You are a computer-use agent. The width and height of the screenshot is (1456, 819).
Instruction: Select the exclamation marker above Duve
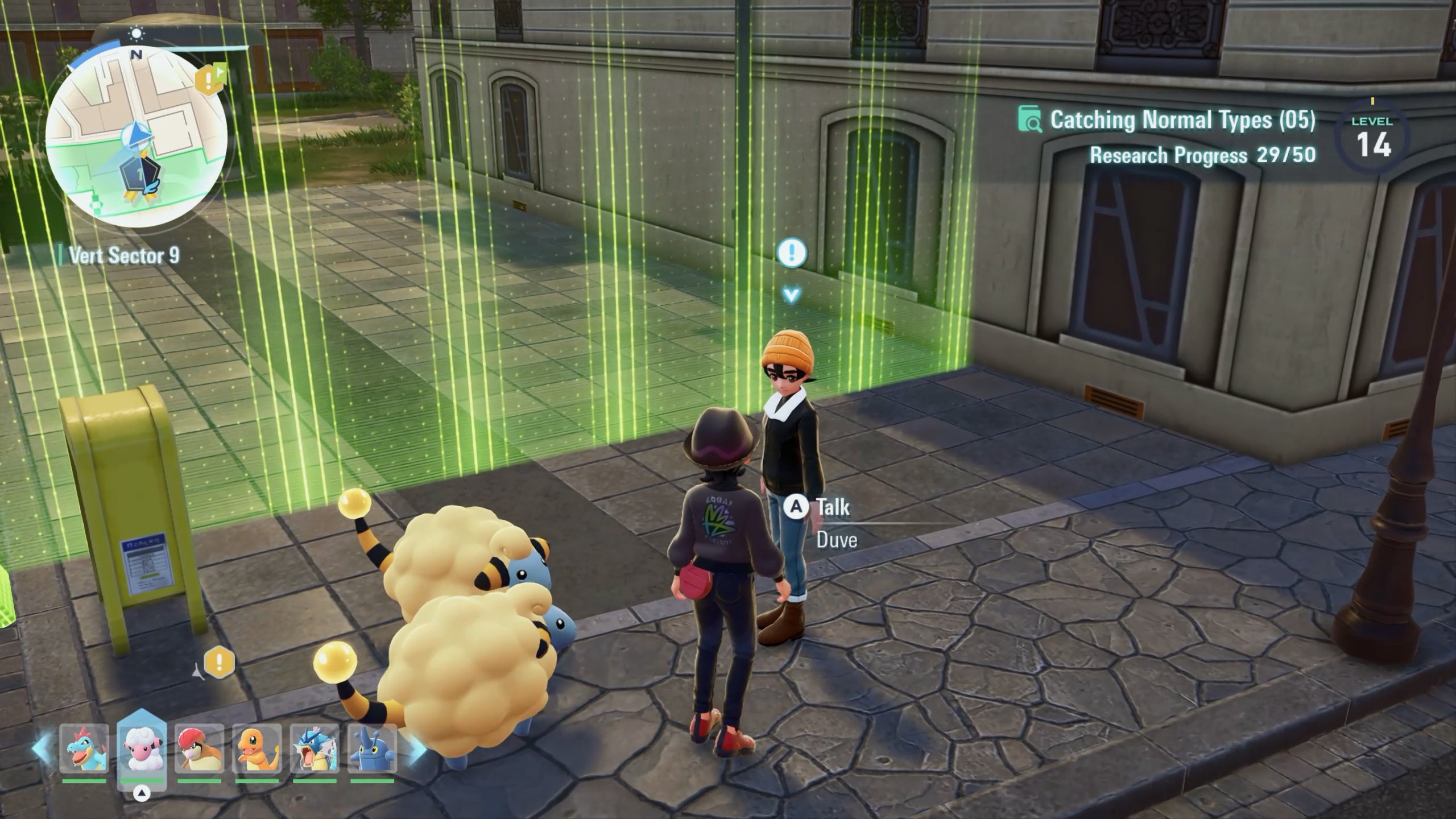point(791,252)
